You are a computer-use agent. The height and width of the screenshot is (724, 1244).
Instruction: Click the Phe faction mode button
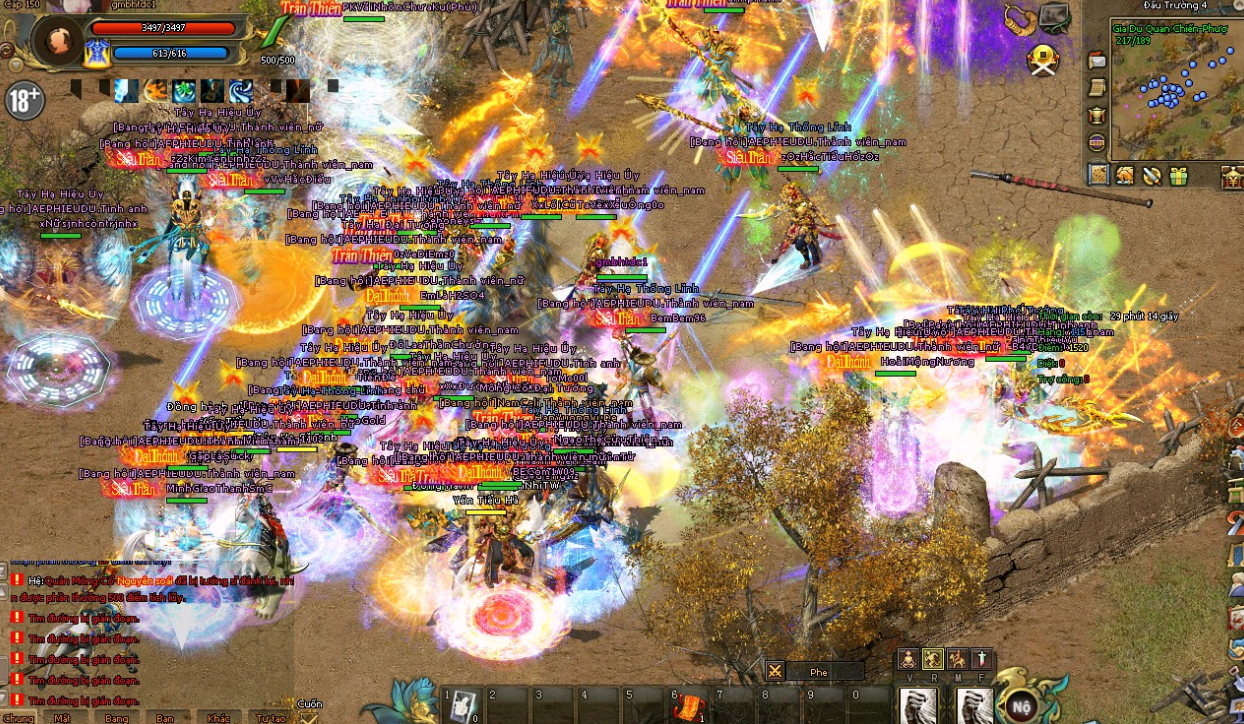818,672
